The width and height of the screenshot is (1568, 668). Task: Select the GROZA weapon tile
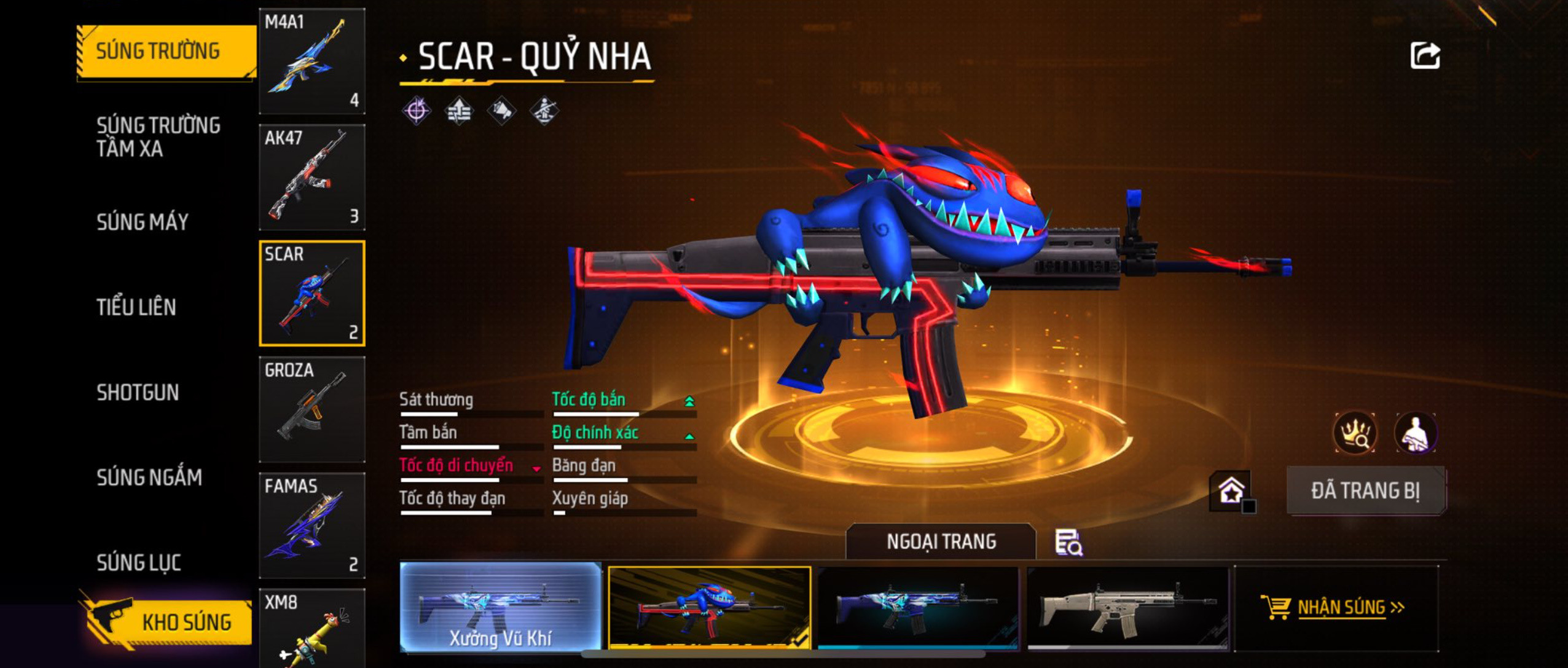coord(312,409)
